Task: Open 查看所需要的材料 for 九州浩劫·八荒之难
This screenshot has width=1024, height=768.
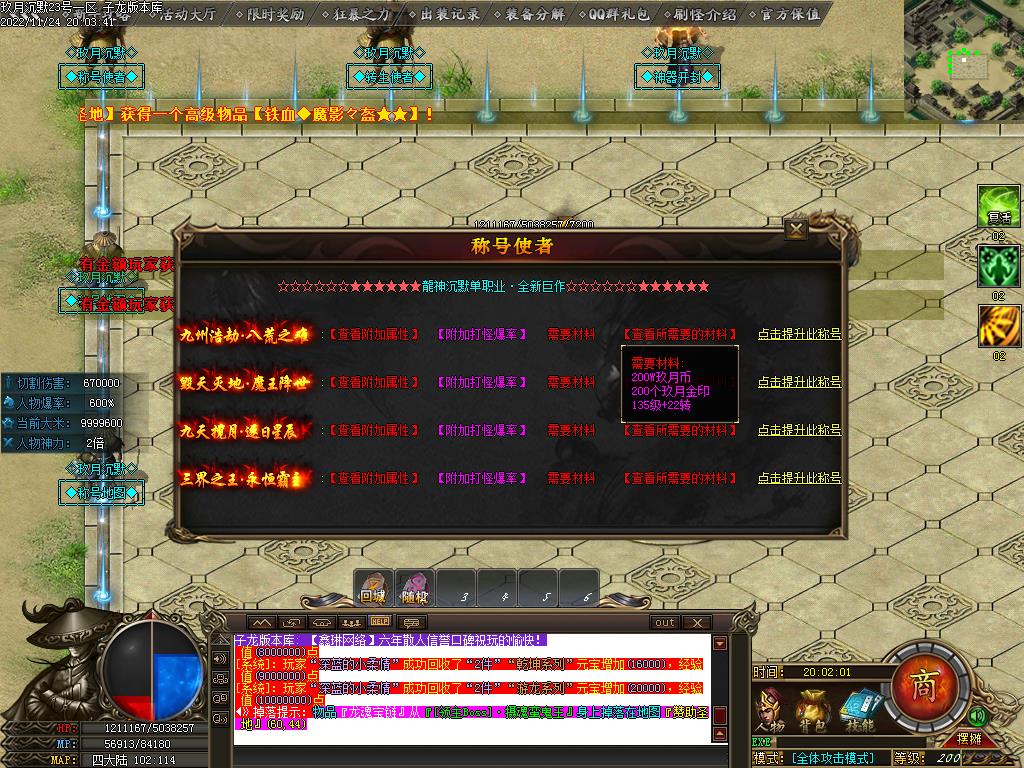Action: [679, 335]
